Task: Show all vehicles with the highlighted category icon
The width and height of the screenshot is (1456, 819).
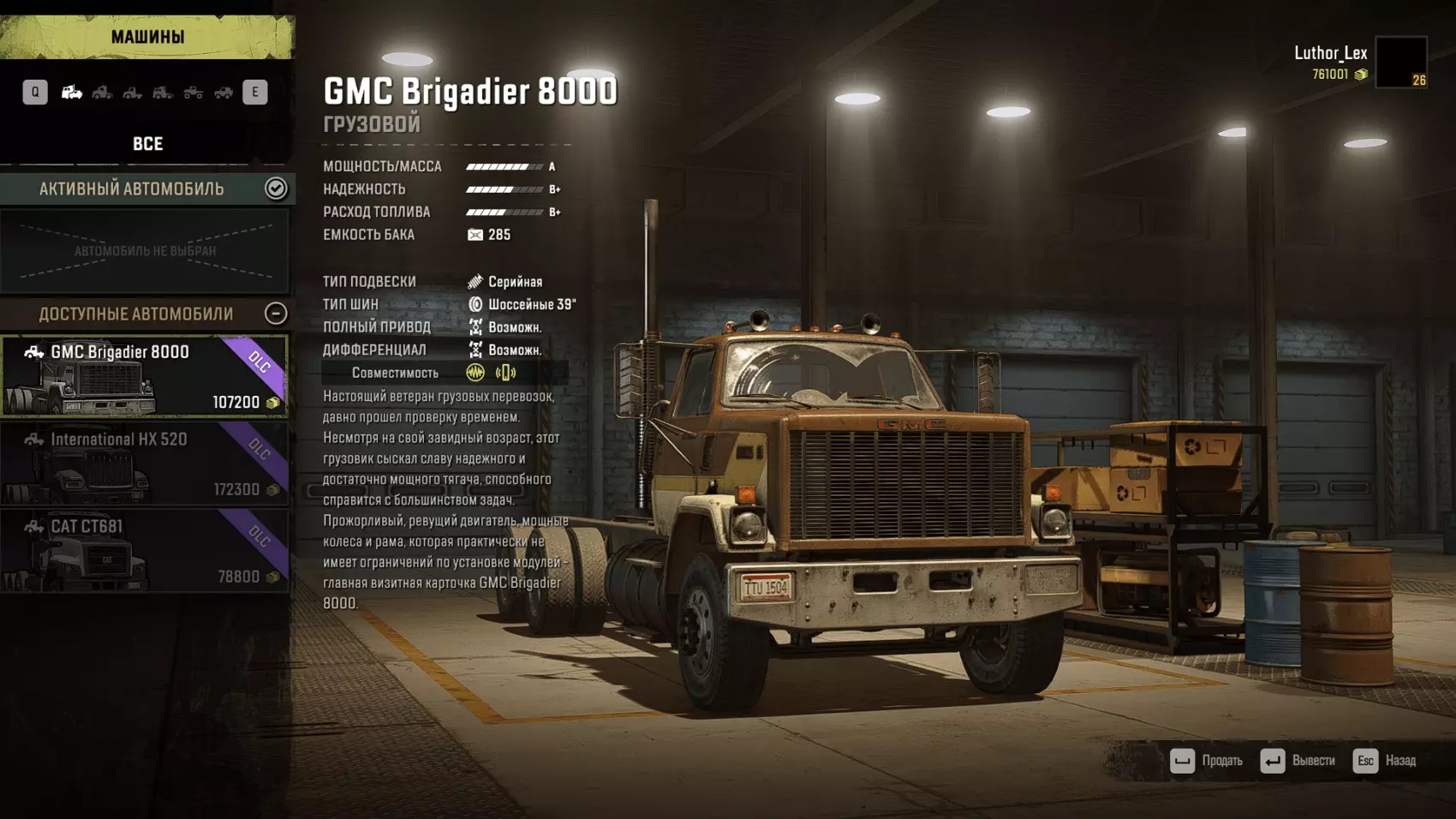Action: (x=72, y=93)
